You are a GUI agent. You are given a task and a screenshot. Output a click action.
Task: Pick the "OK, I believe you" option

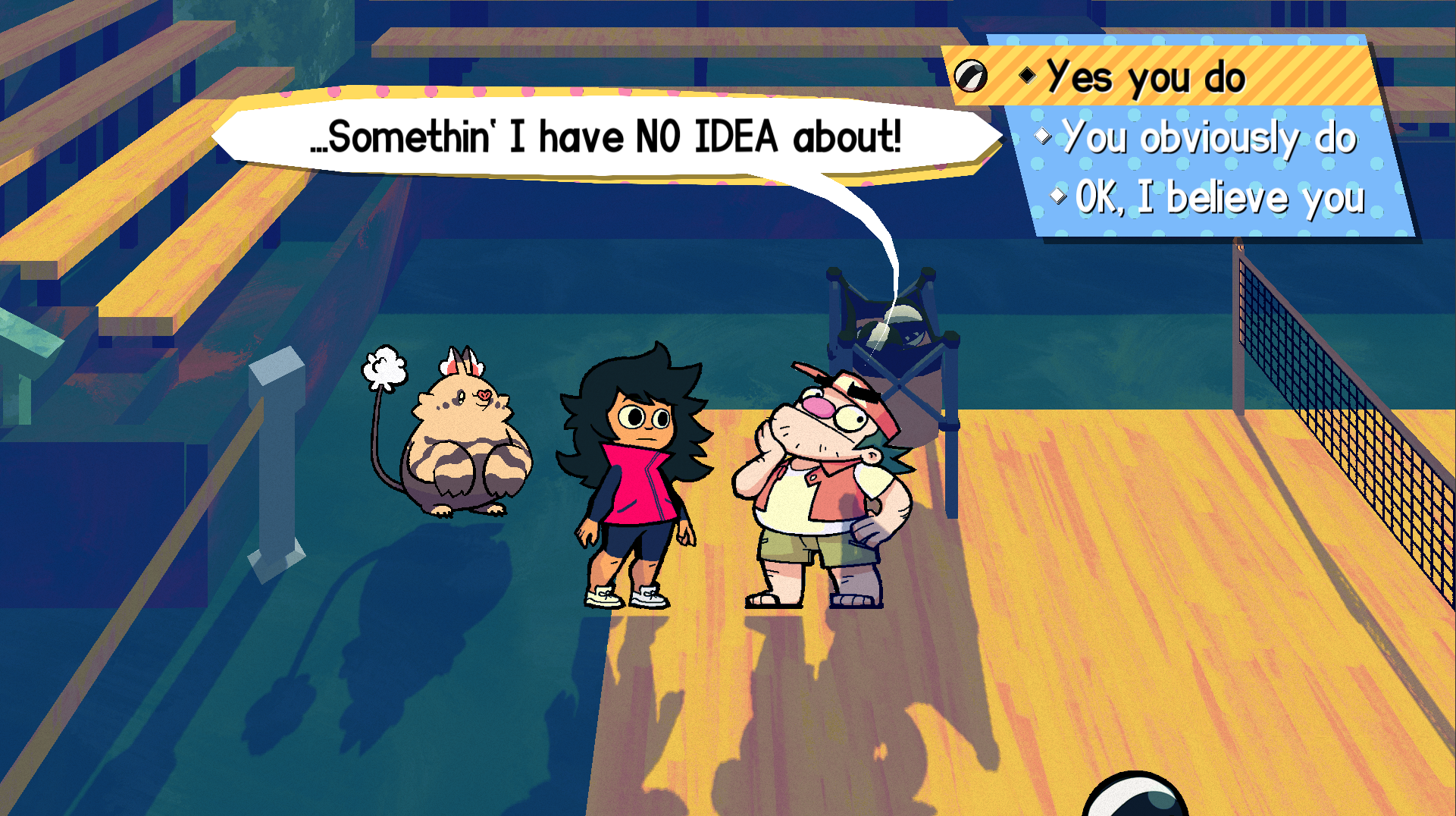(1220, 198)
